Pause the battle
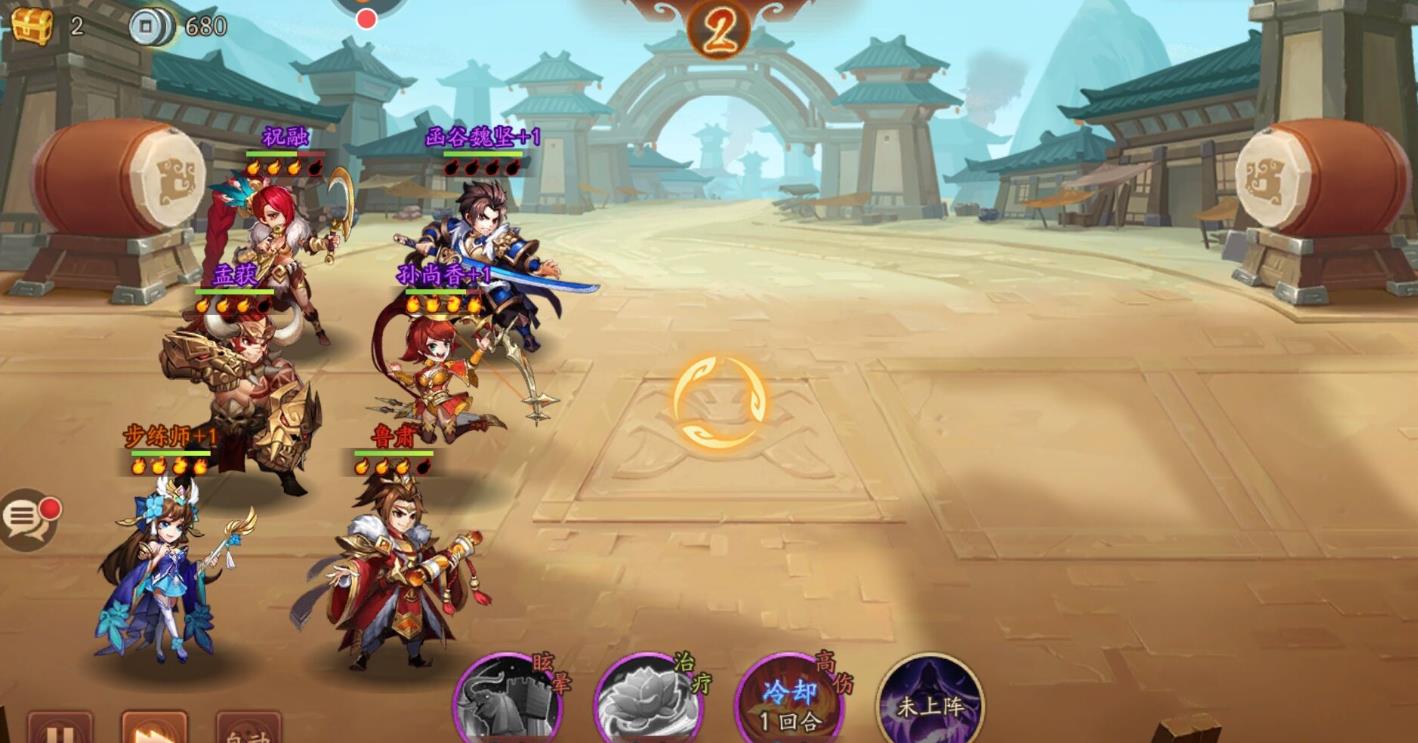The width and height of the screenshot is (1418, 743). tap(60, 730)
